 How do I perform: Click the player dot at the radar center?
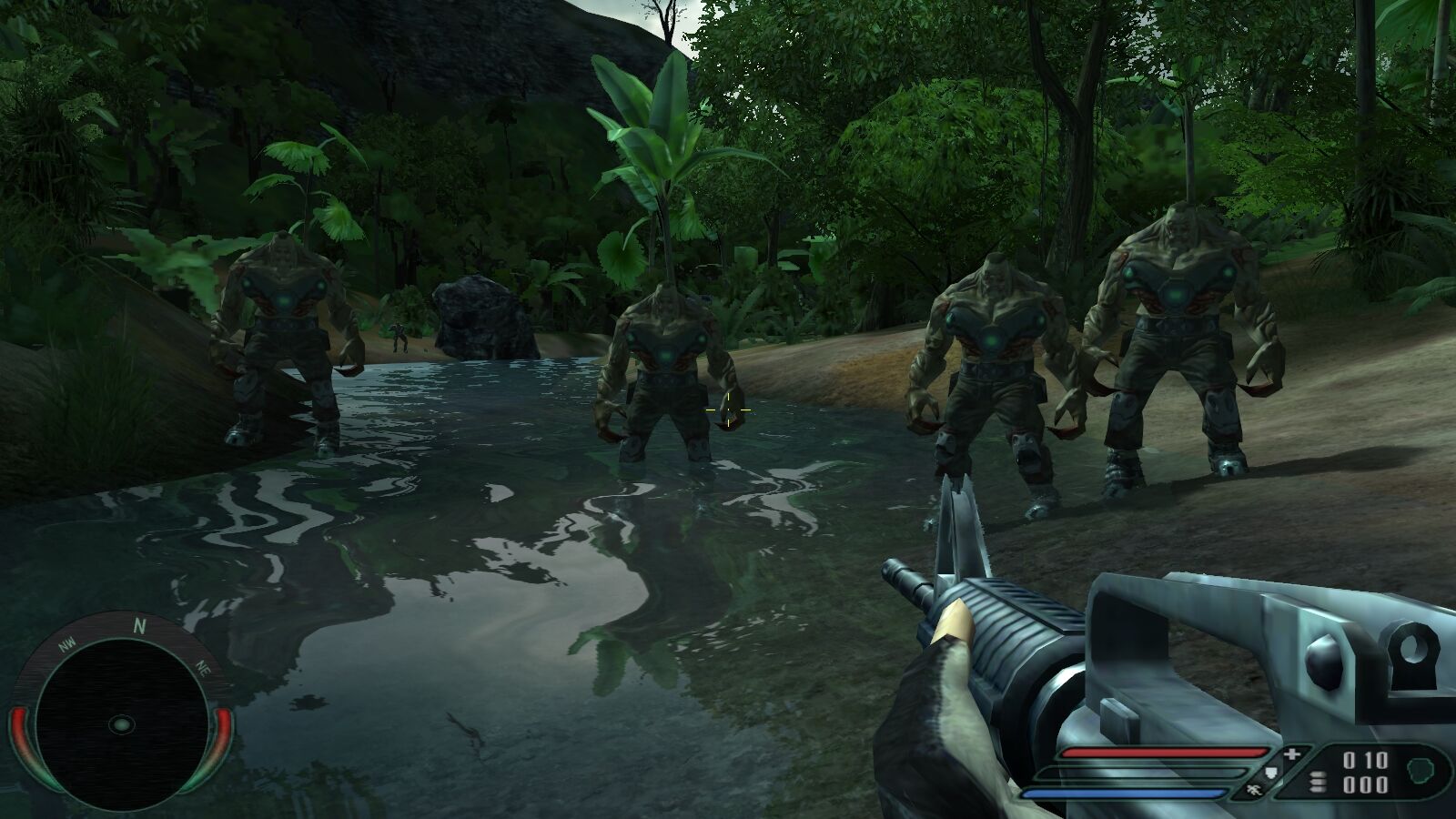[122, 723]
